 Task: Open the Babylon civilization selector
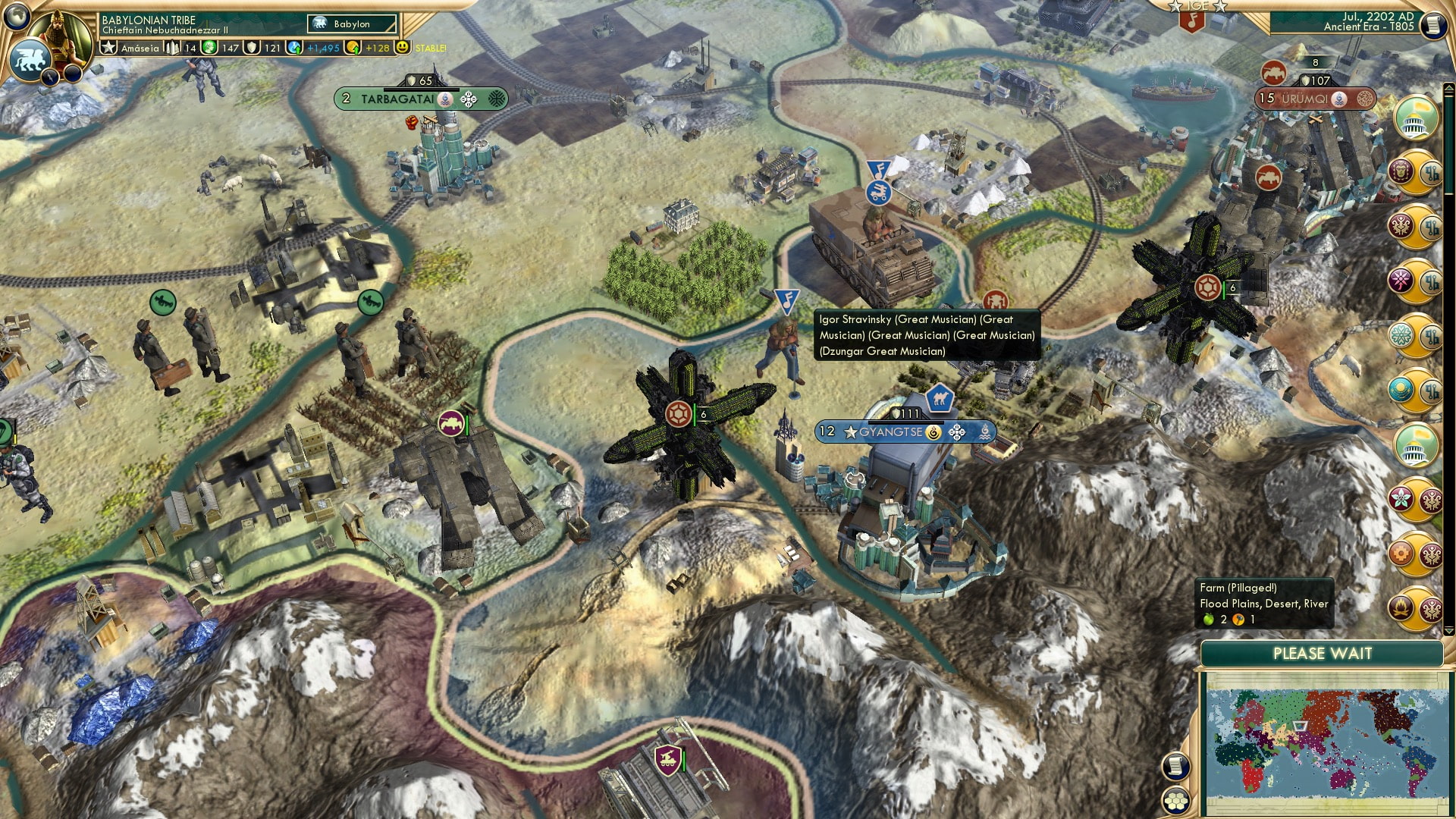point(353,24)
